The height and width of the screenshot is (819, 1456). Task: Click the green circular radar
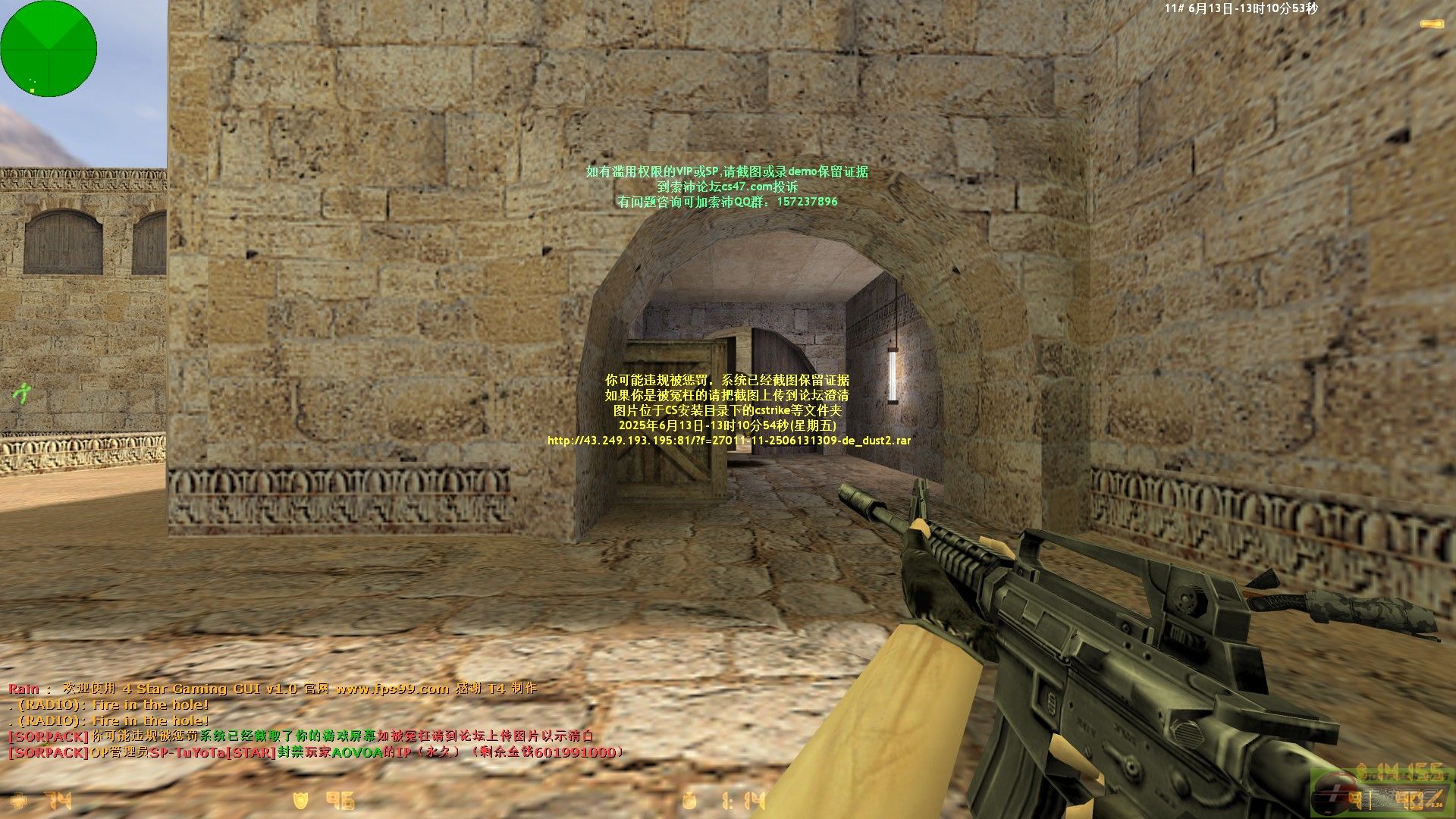pos(49,49)
